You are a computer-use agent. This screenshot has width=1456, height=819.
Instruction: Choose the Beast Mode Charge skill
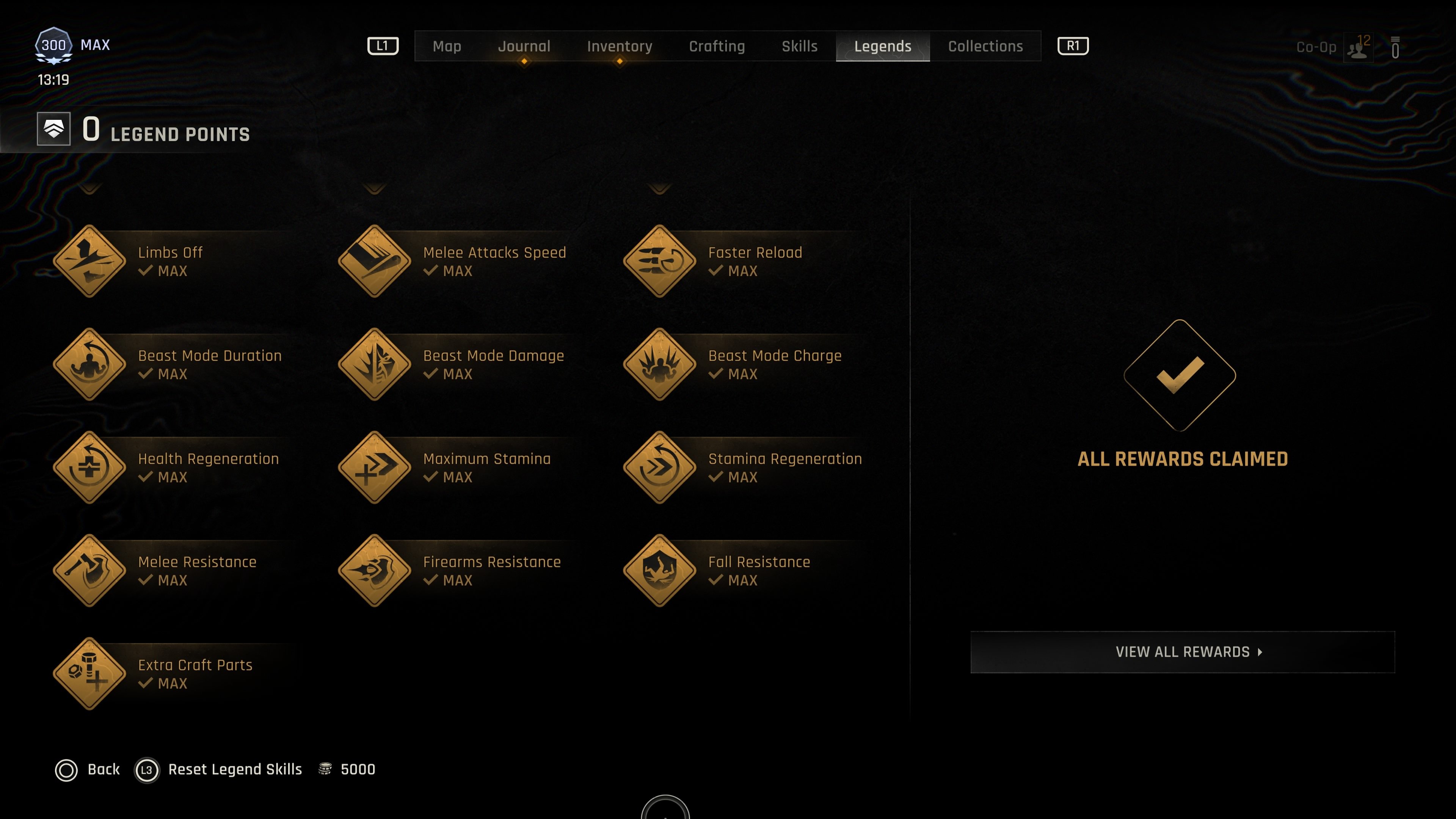tap(660, 364)
